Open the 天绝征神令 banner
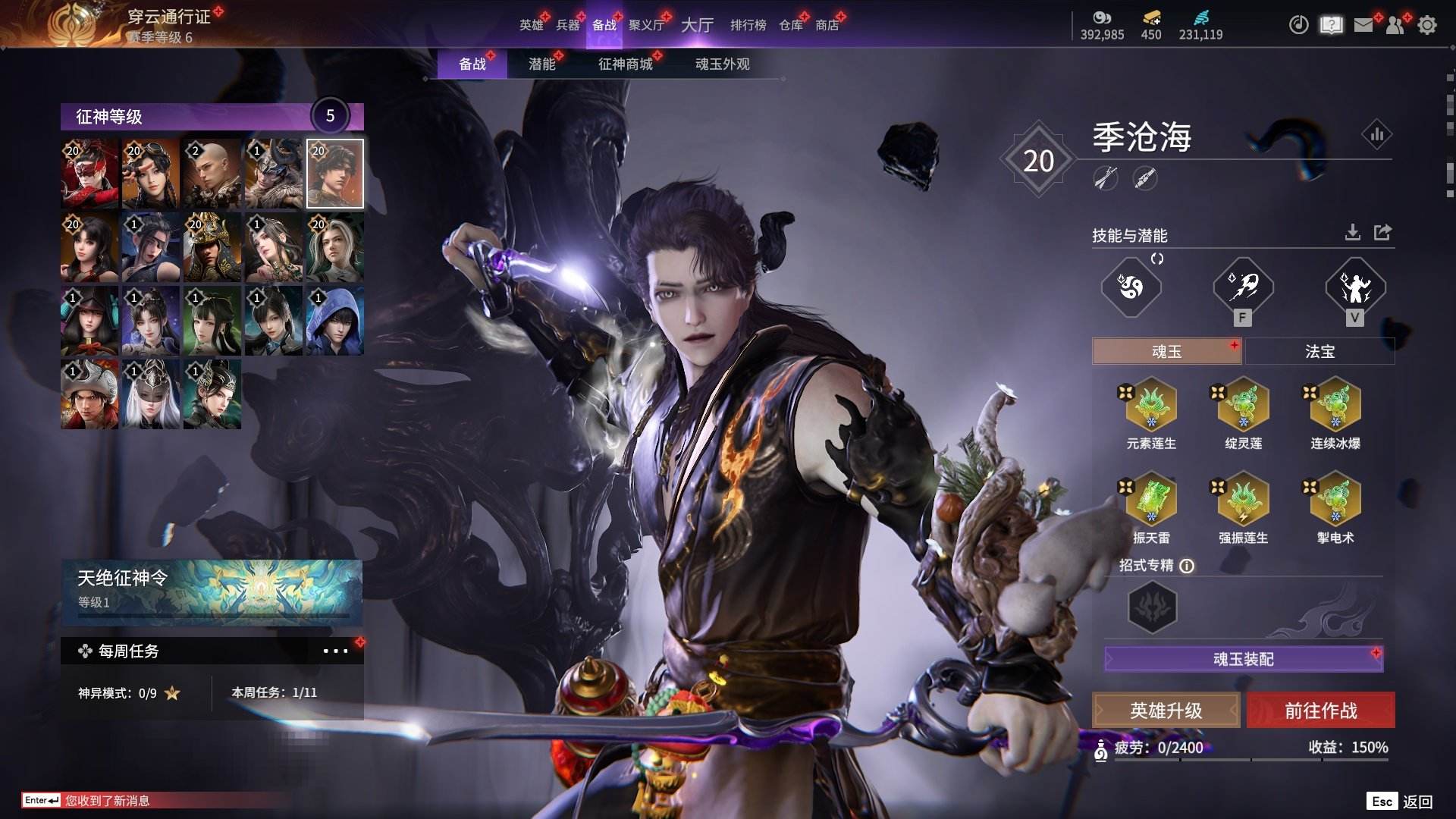1456x819 pixels. point(212,591)
